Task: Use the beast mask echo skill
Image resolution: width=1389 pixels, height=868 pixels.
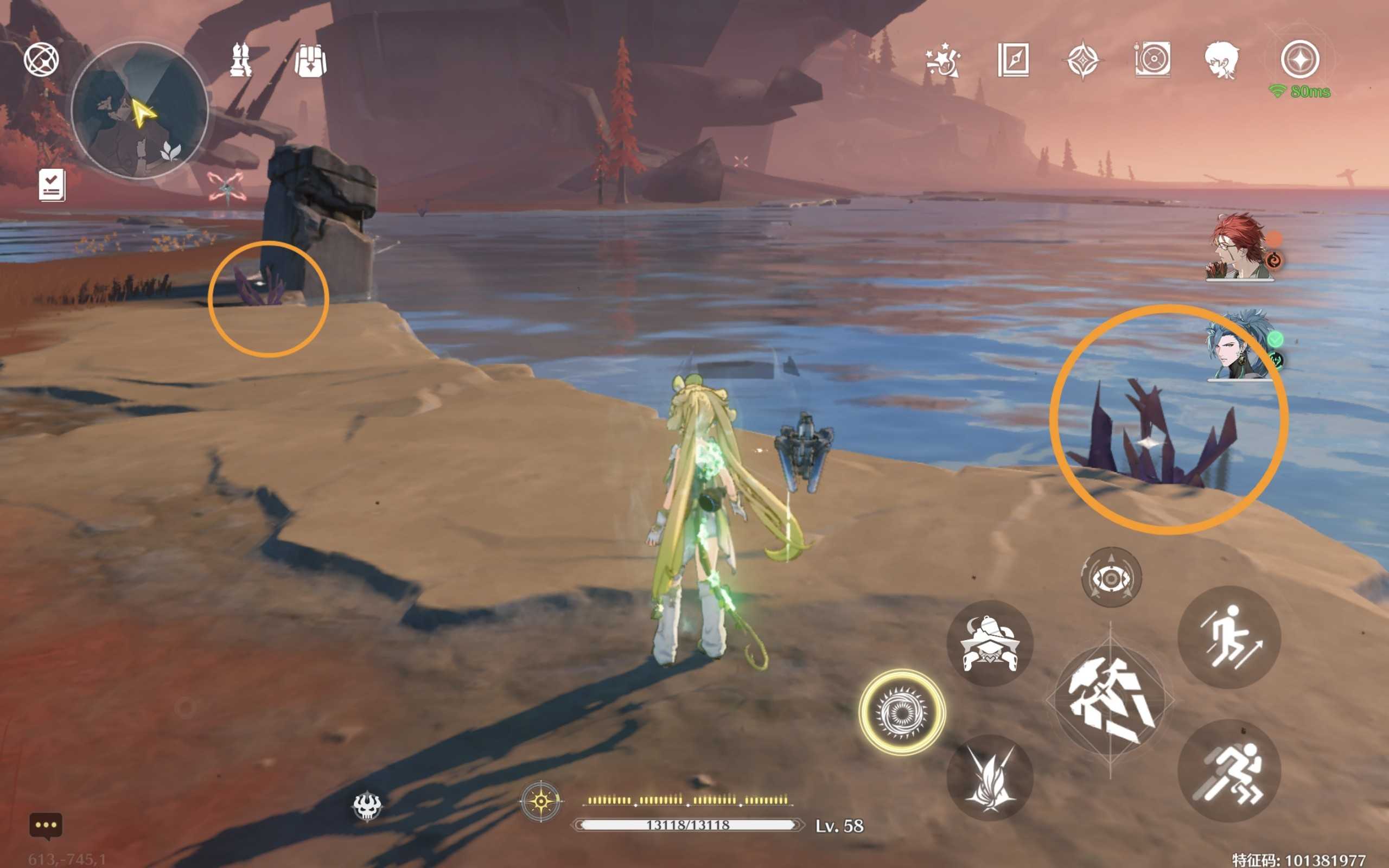Action: click(x=990, y=643)
